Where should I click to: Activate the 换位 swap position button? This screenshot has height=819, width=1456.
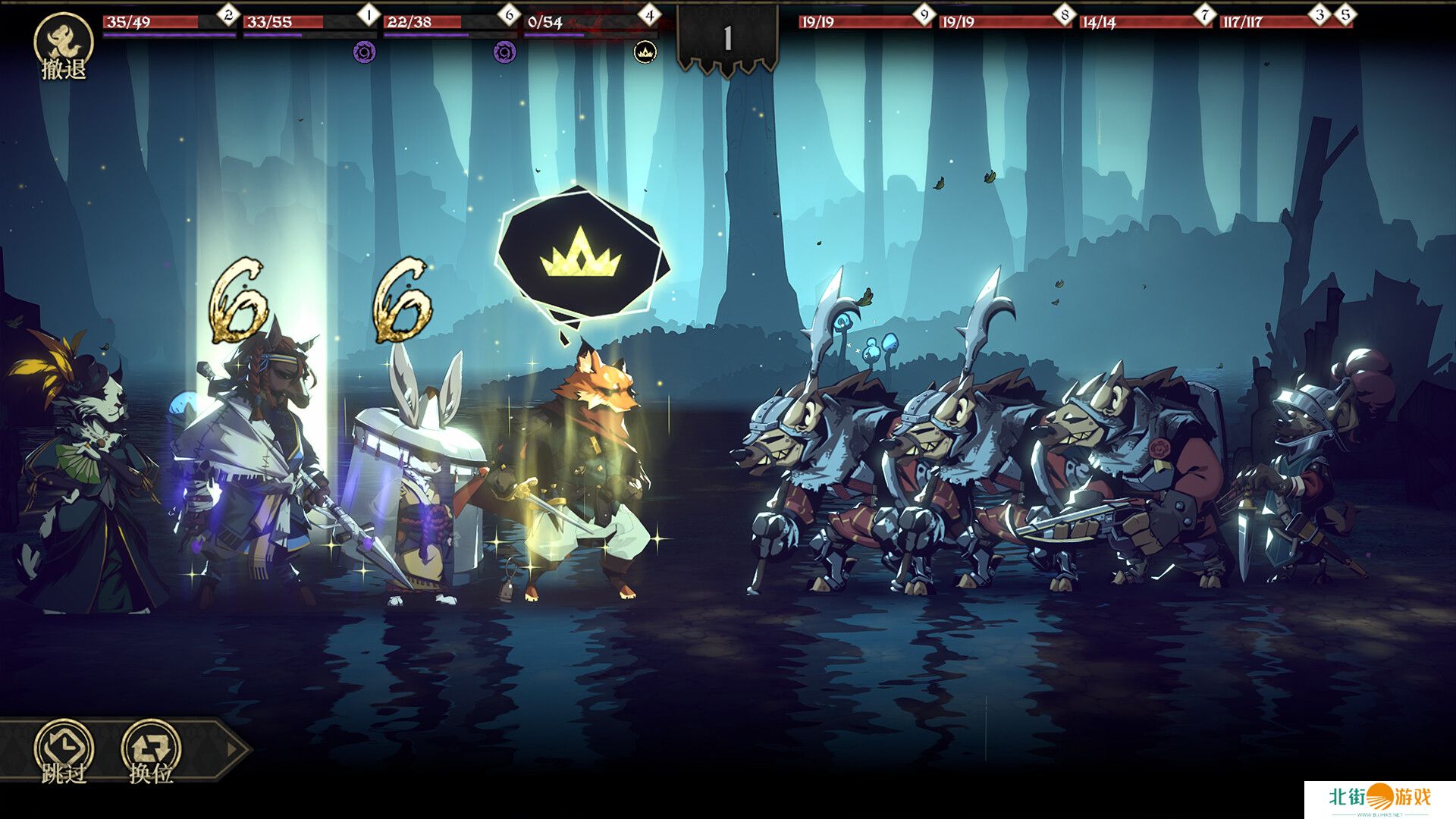[151, 751]
